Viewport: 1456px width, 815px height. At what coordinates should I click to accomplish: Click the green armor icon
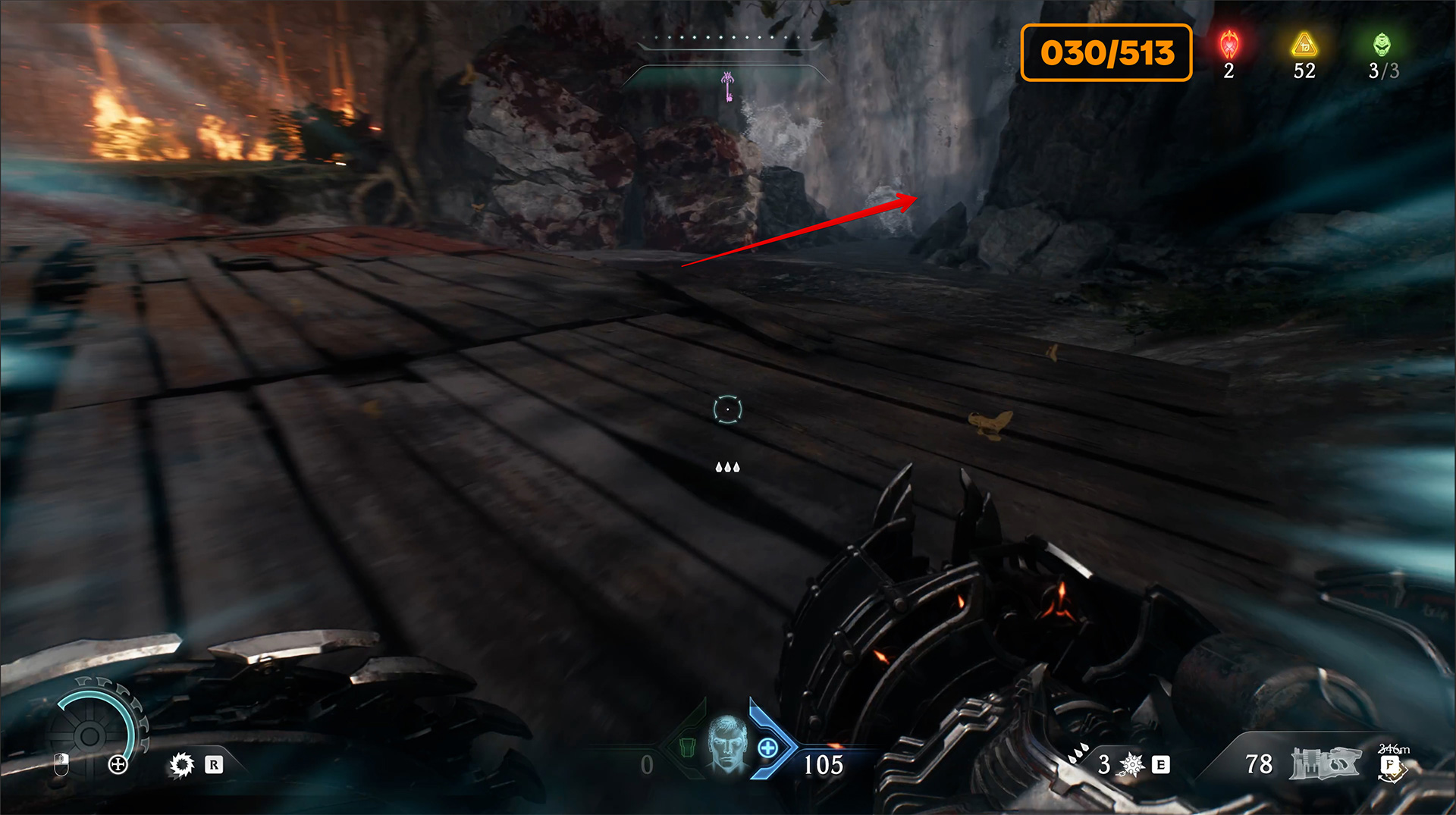[x=687, y=748]
